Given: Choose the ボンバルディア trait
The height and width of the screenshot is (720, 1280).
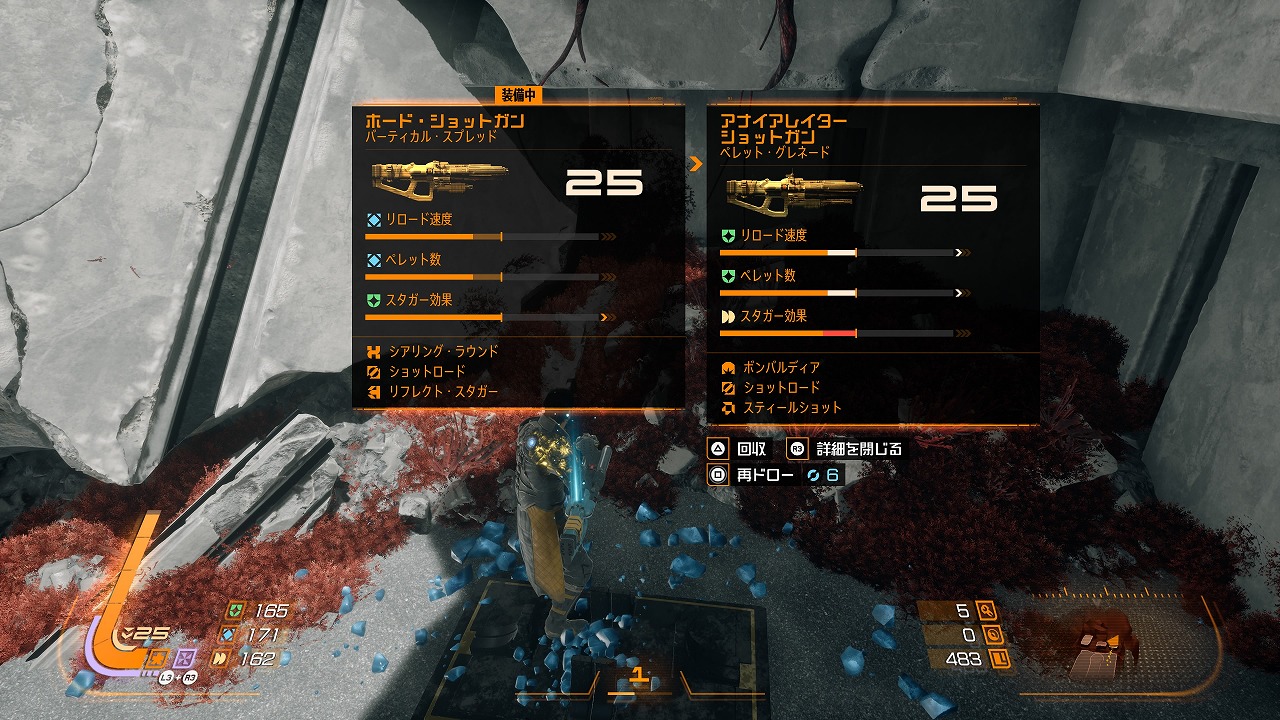Looking at the screenshot, I should click(781, 368).
